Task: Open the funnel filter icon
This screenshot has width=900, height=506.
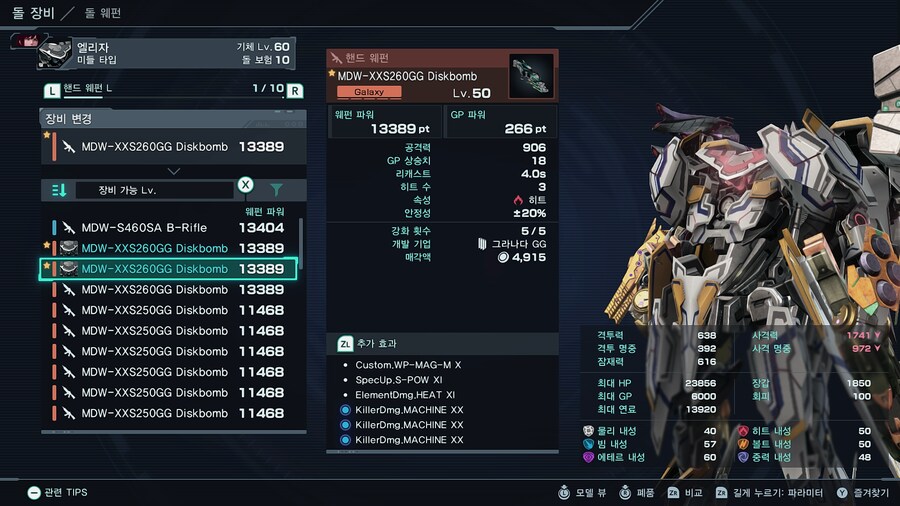Action: pos(276,190)
